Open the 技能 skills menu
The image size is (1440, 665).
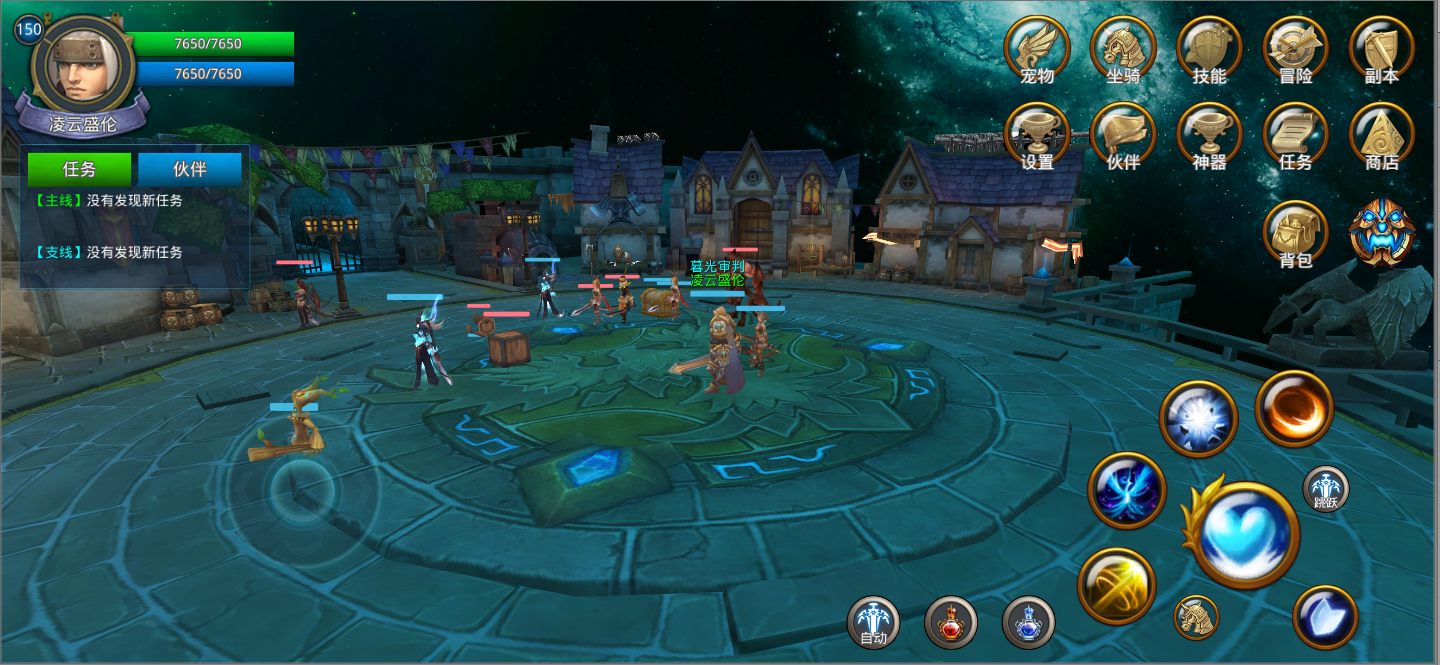tap(1209, 48)
